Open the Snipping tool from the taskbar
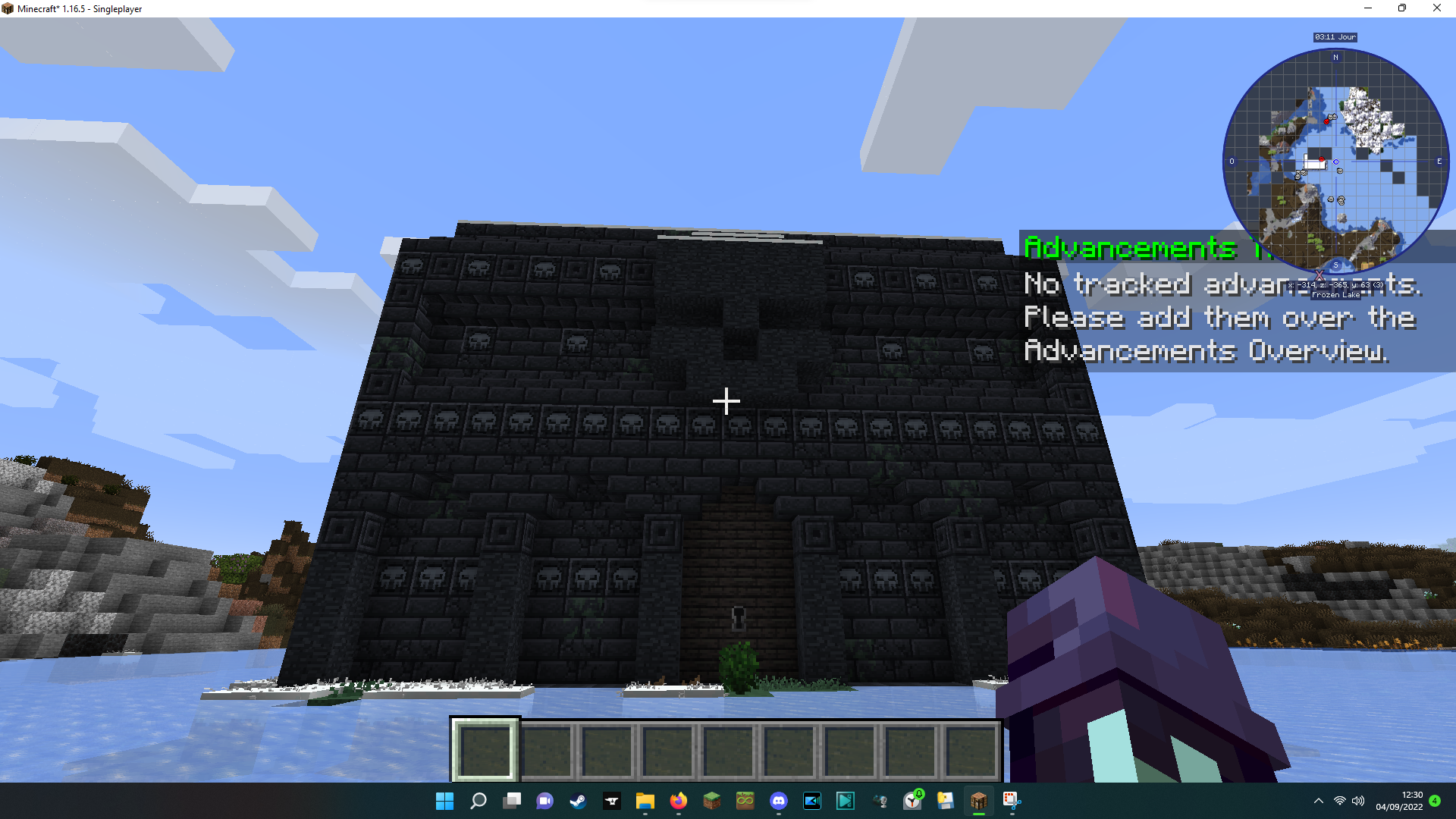The height and width of the screenshot is (819, 1456). 1011,802
